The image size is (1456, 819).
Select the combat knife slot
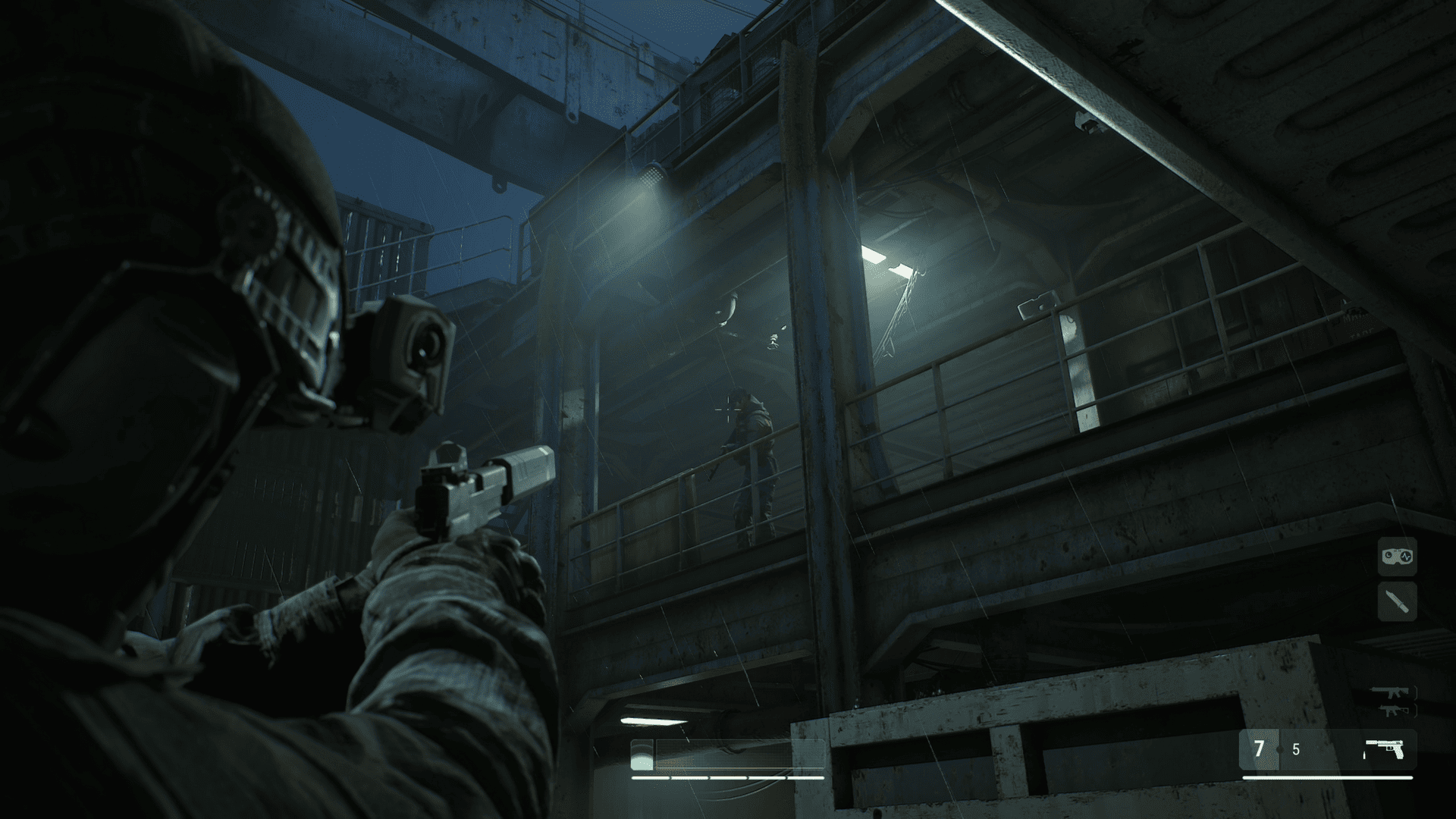pos(1397,602)
